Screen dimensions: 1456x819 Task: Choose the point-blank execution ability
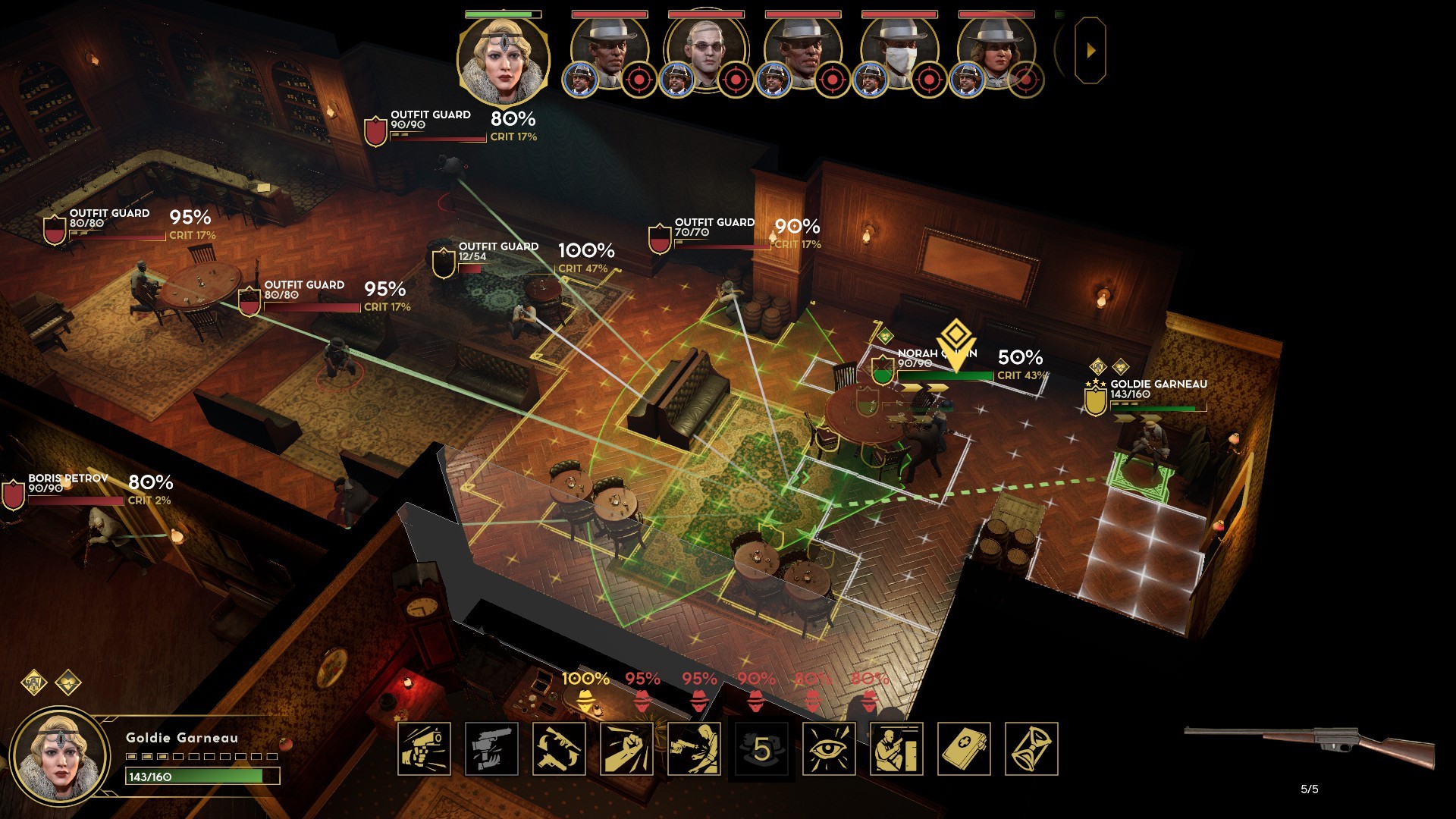point(694,749)
